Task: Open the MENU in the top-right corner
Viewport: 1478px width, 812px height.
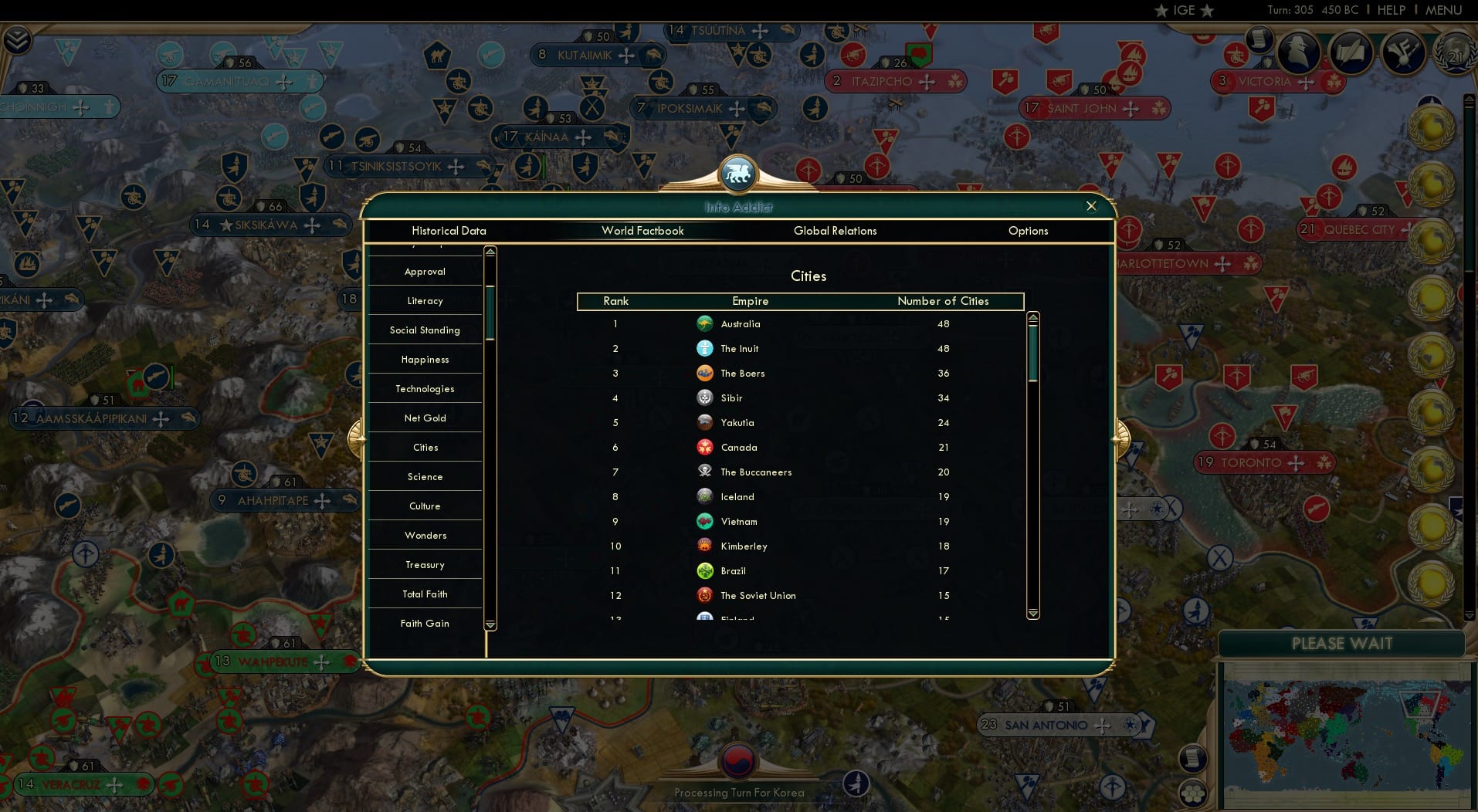Action: [x=1446, y=10]
